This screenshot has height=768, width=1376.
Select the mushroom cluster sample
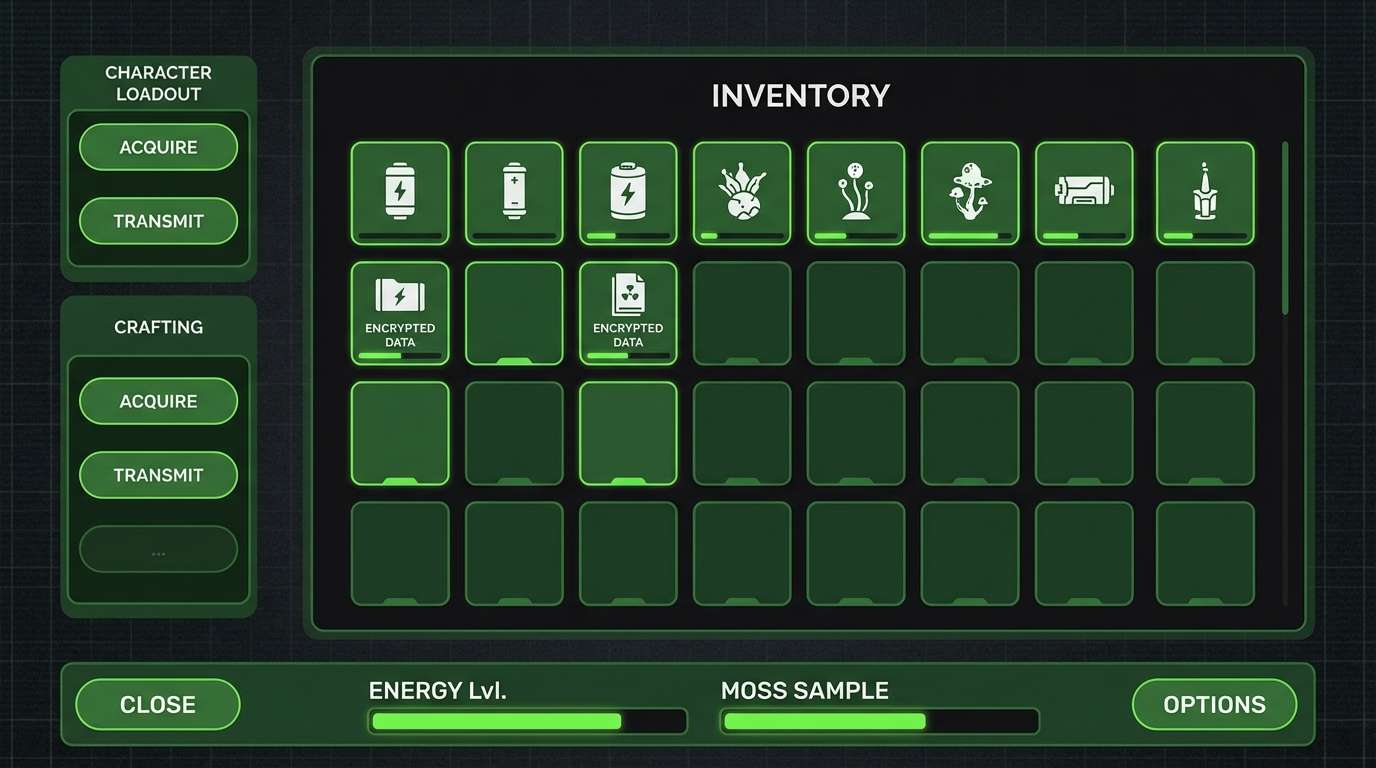coord(969,192)
